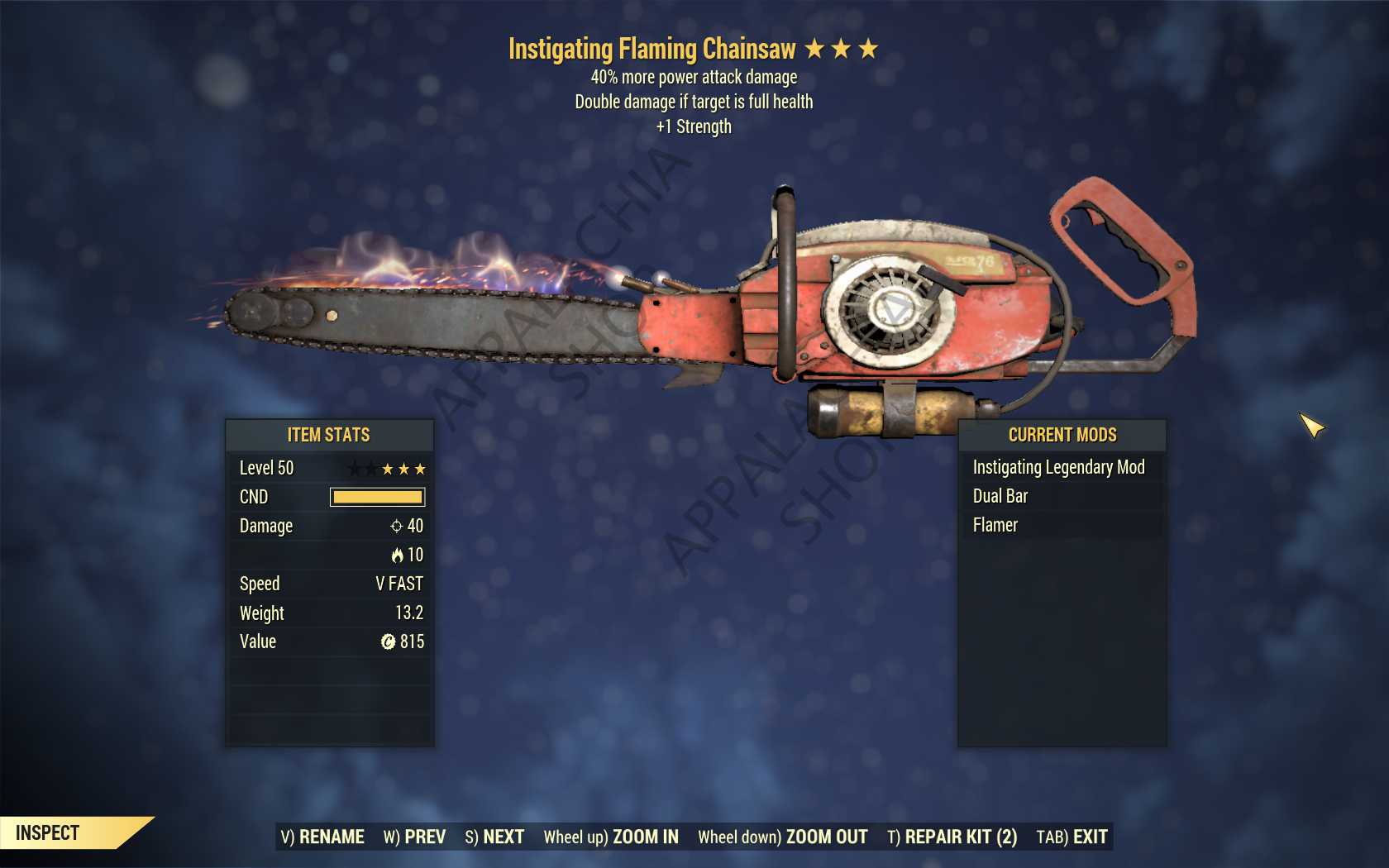
Task: Click the crosshair damage icon next to 40
Action: (395, 526)
